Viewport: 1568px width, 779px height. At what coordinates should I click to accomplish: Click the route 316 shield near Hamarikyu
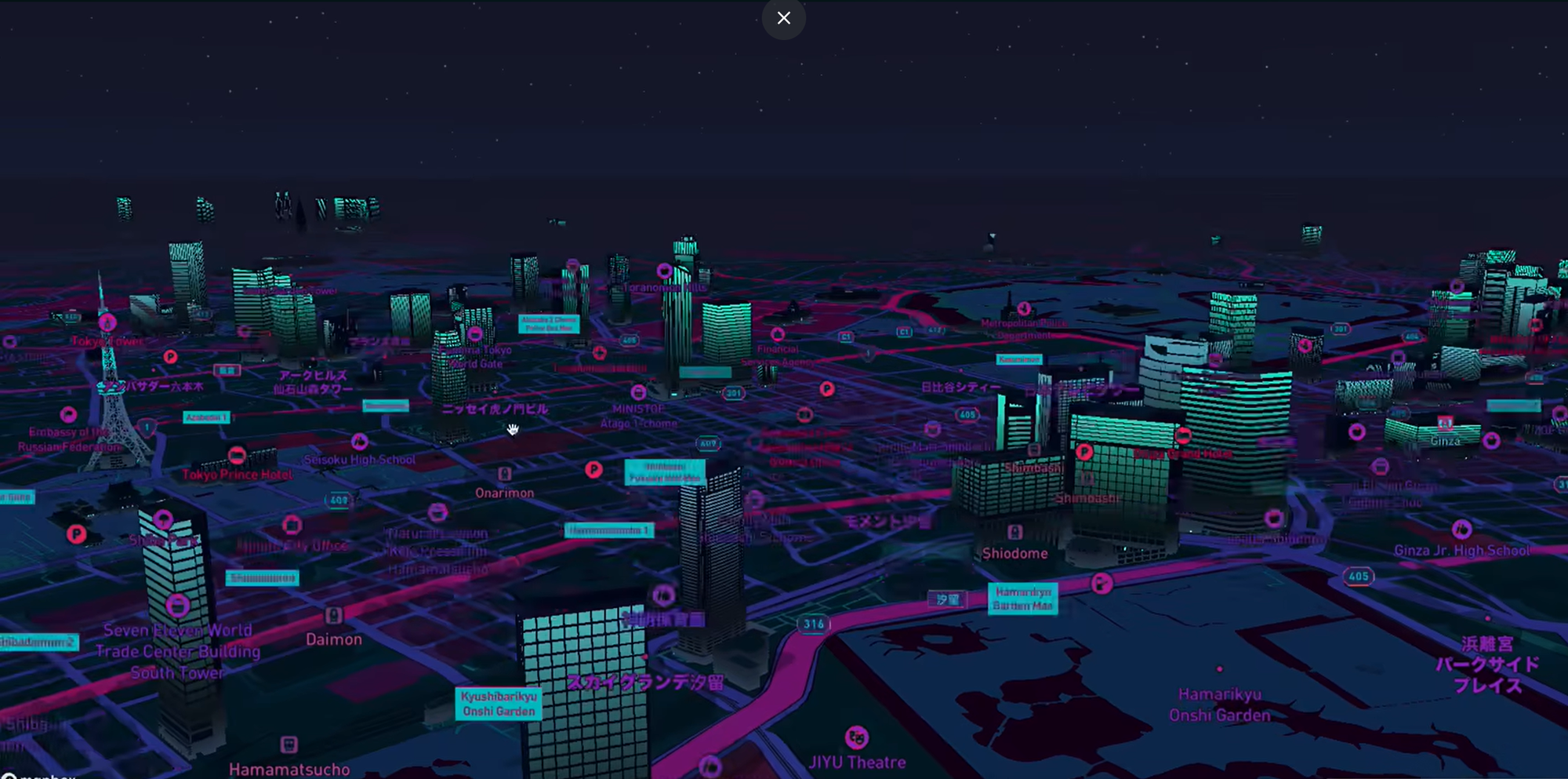click(813, 624)
